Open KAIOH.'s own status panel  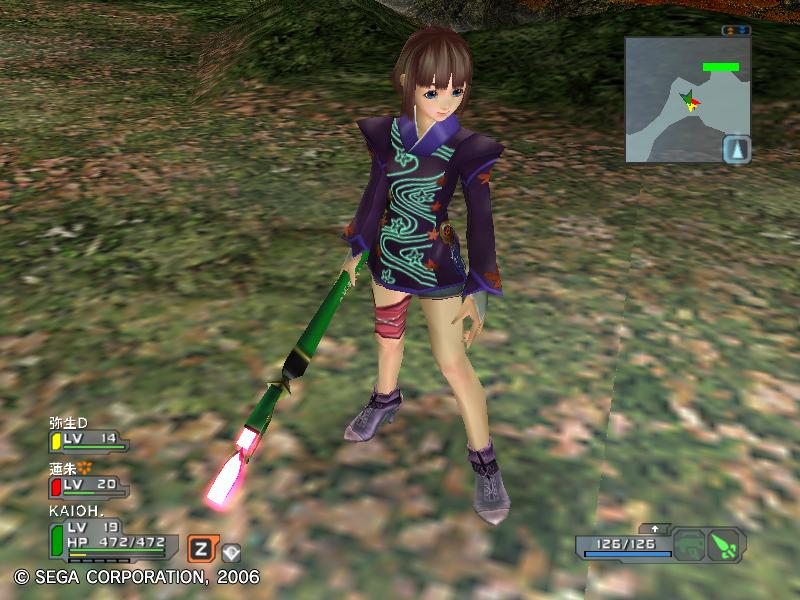point(112,536)
